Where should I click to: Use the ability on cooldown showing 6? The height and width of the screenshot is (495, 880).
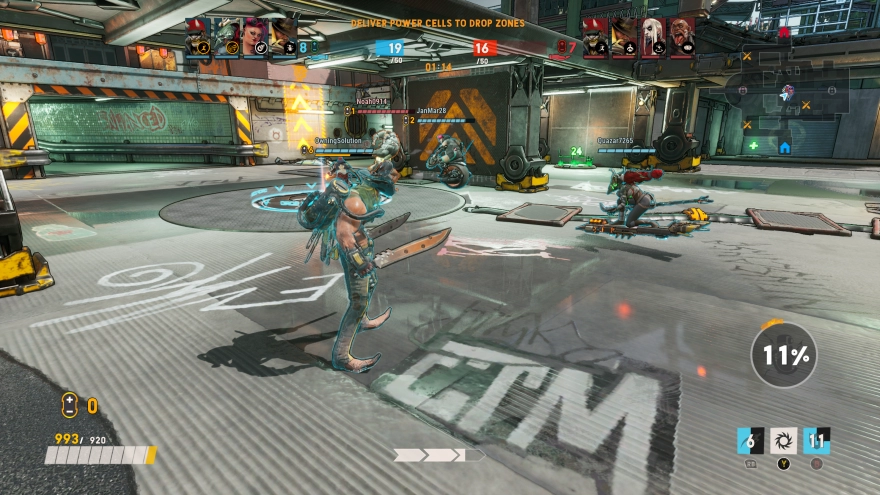750,440
